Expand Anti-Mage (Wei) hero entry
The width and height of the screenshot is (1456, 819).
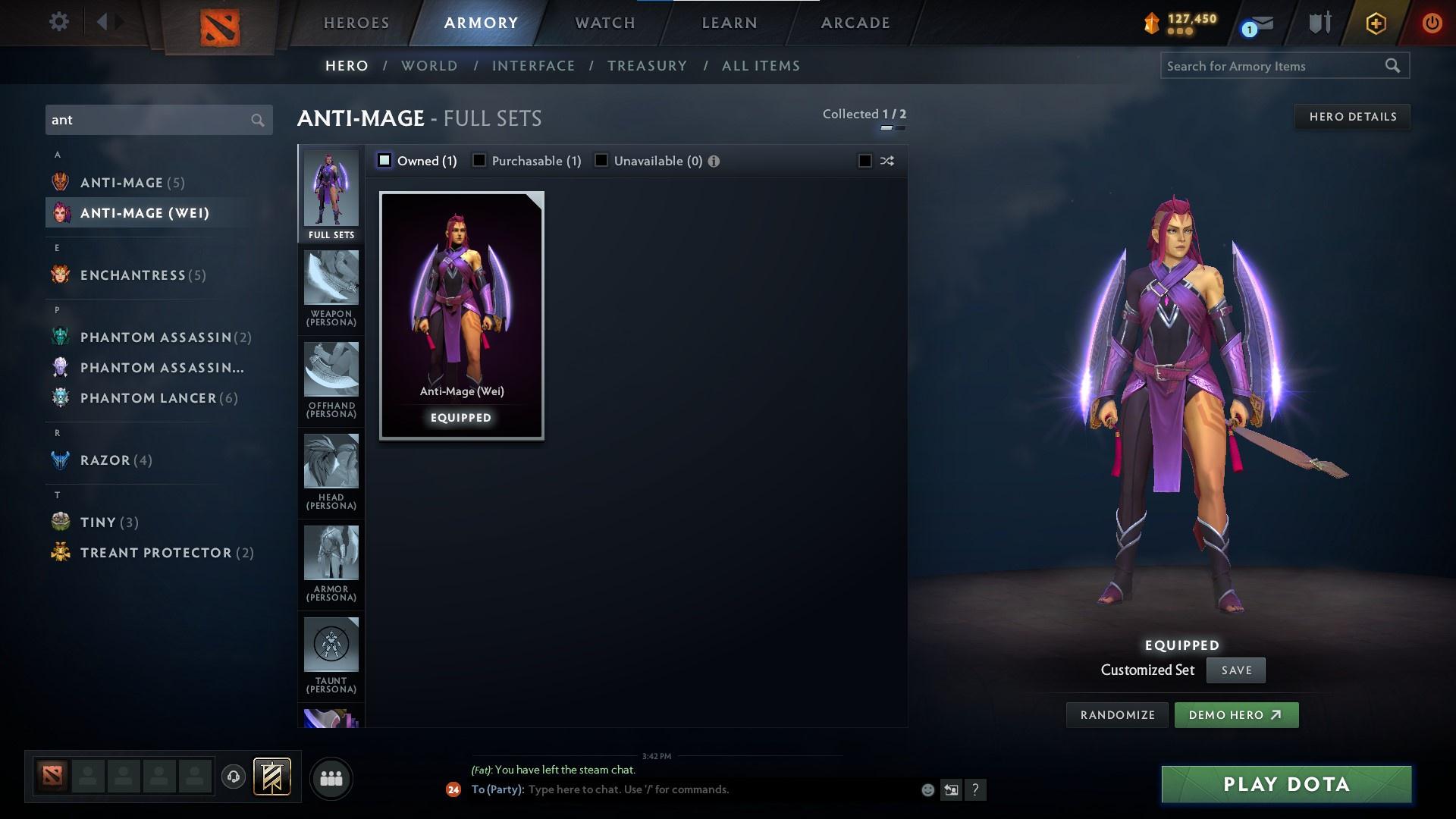[144, 213]
